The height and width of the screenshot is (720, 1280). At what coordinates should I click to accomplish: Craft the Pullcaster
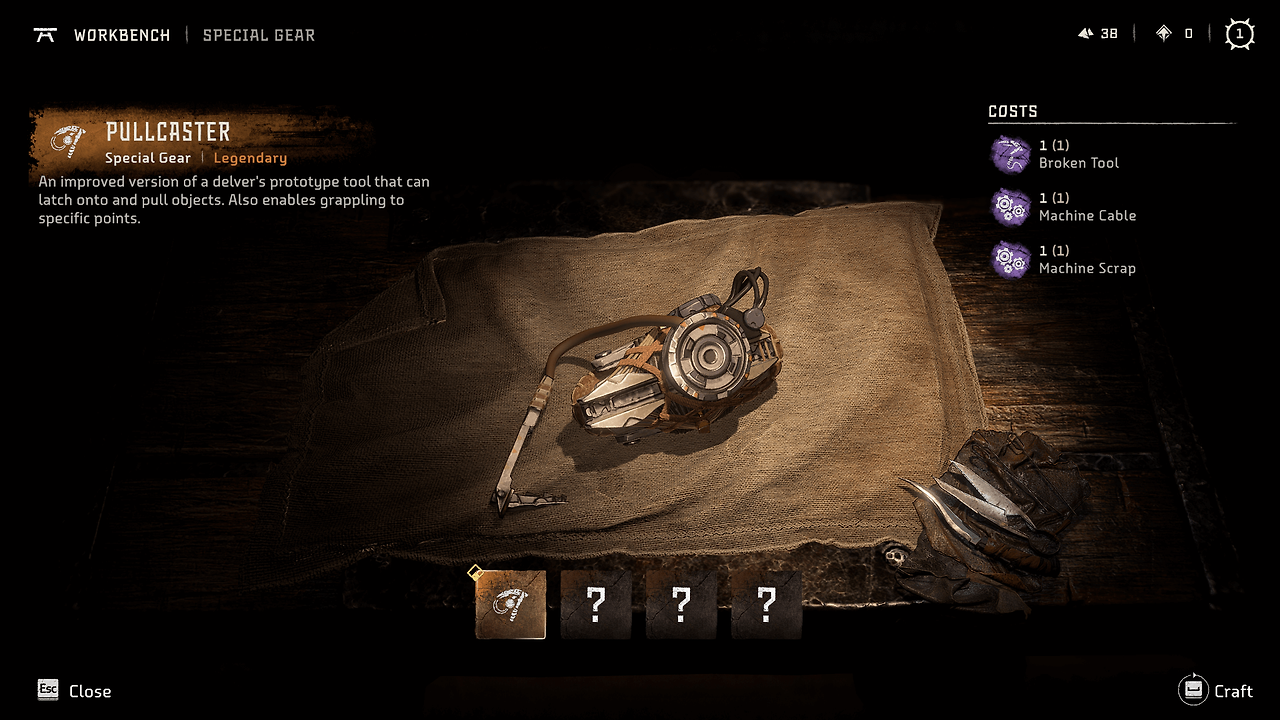(x=1216, y=690)
